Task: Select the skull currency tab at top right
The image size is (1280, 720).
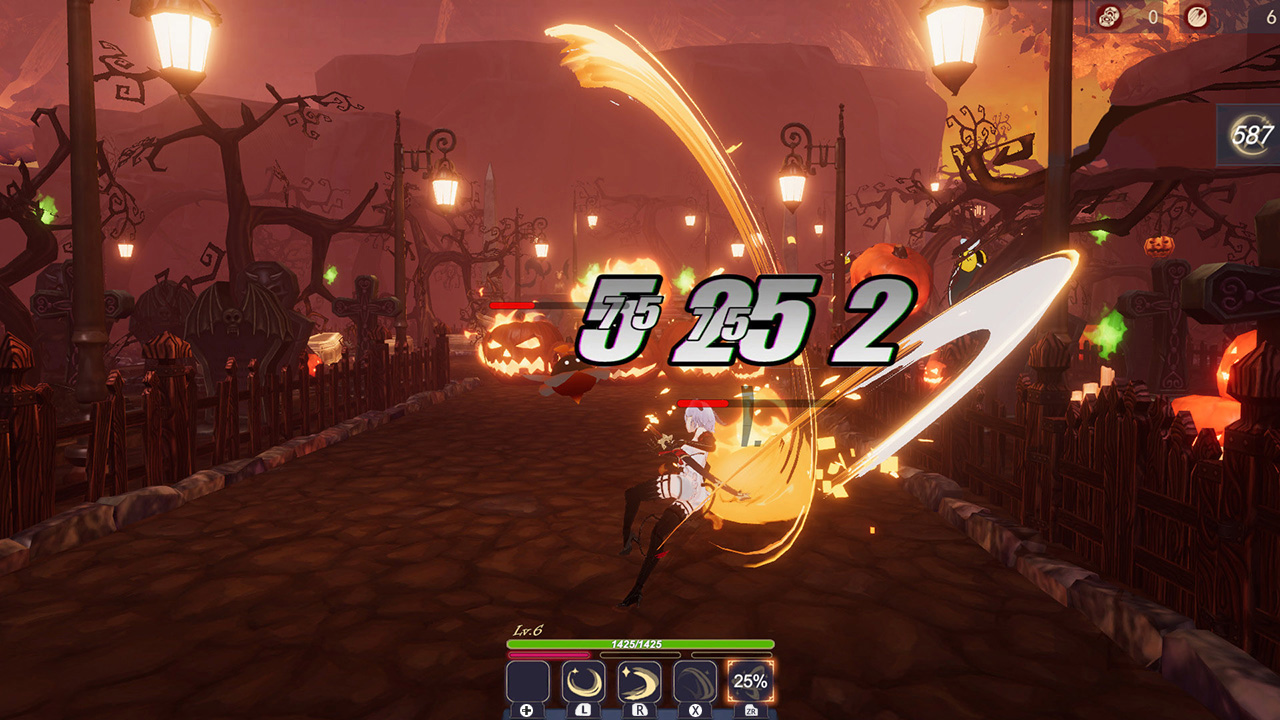Action: pyautogui.click(x=1110, y=16)
